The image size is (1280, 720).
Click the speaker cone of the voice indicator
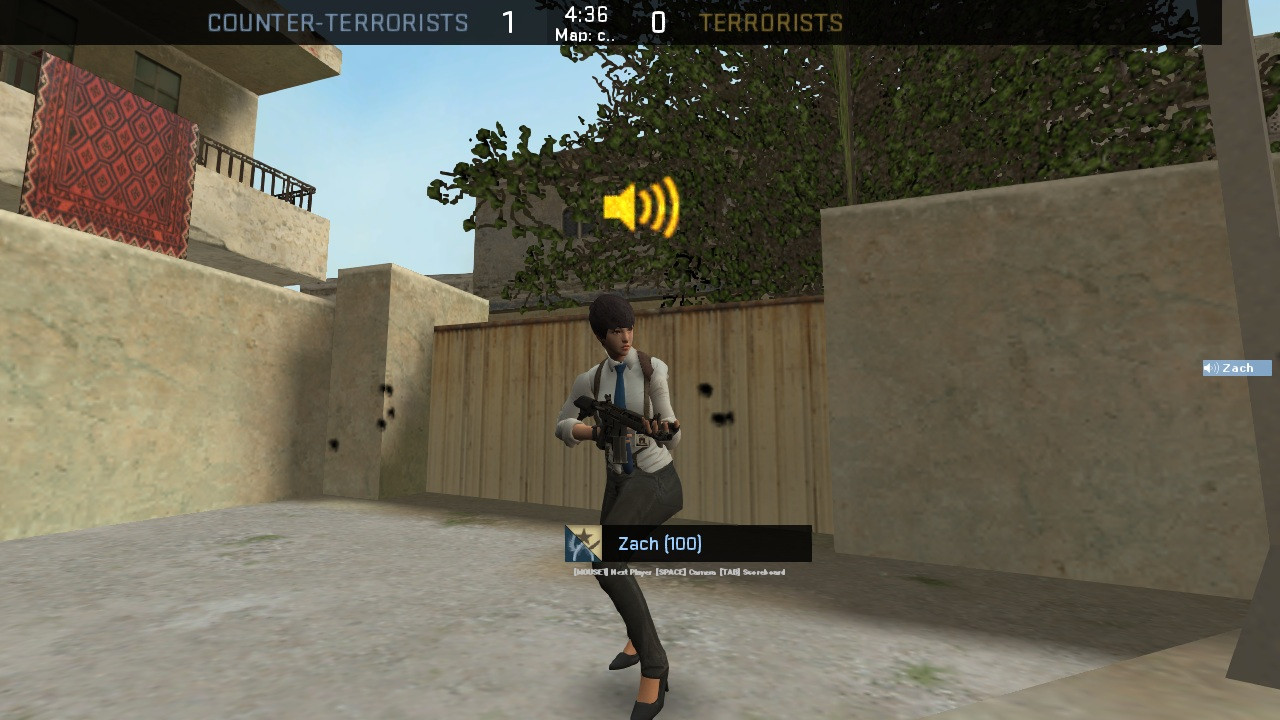(618, 208)
